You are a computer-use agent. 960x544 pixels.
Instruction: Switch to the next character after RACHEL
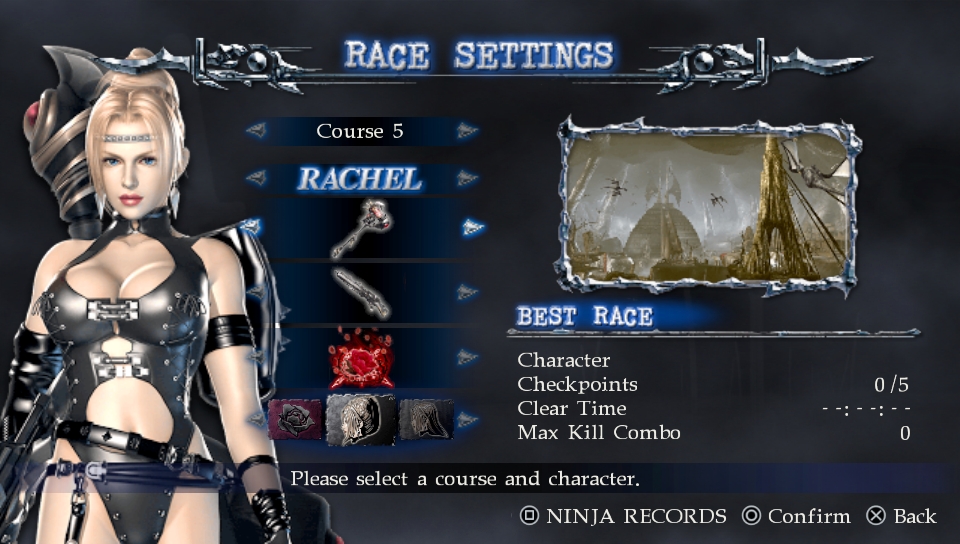pos(467,180)
